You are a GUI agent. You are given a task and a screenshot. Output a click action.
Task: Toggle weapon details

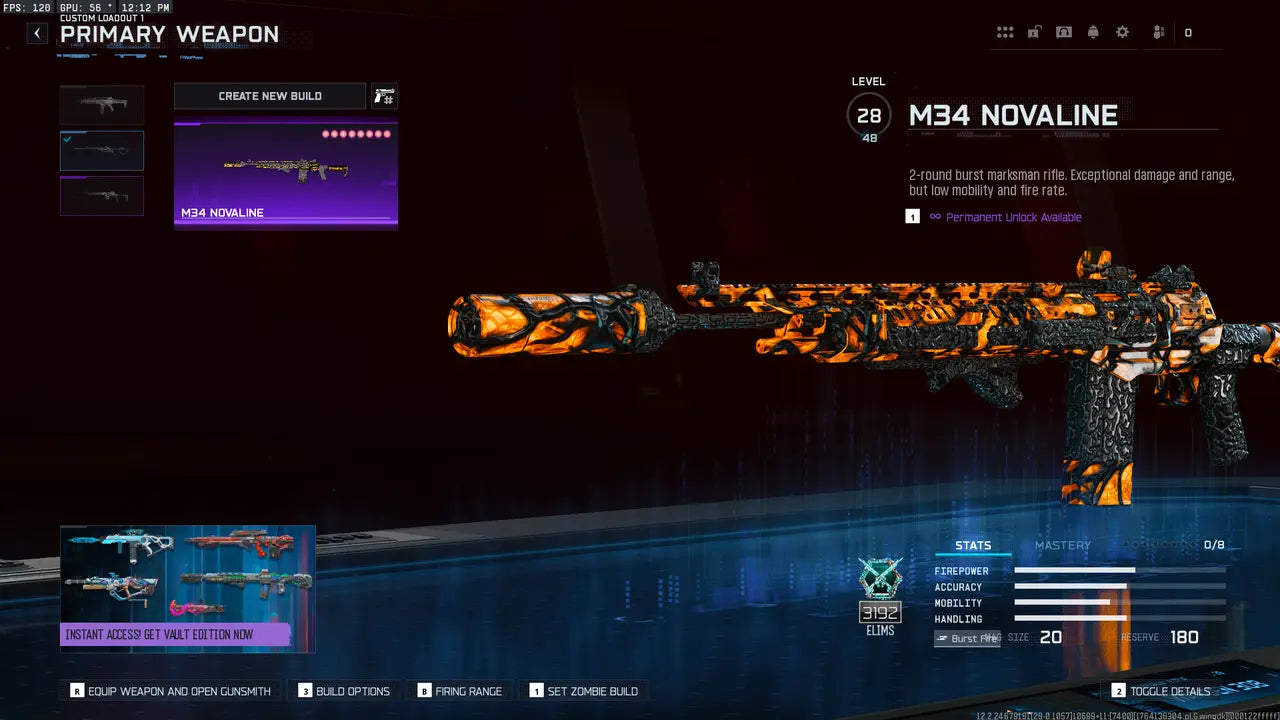tap(1161, 691)
